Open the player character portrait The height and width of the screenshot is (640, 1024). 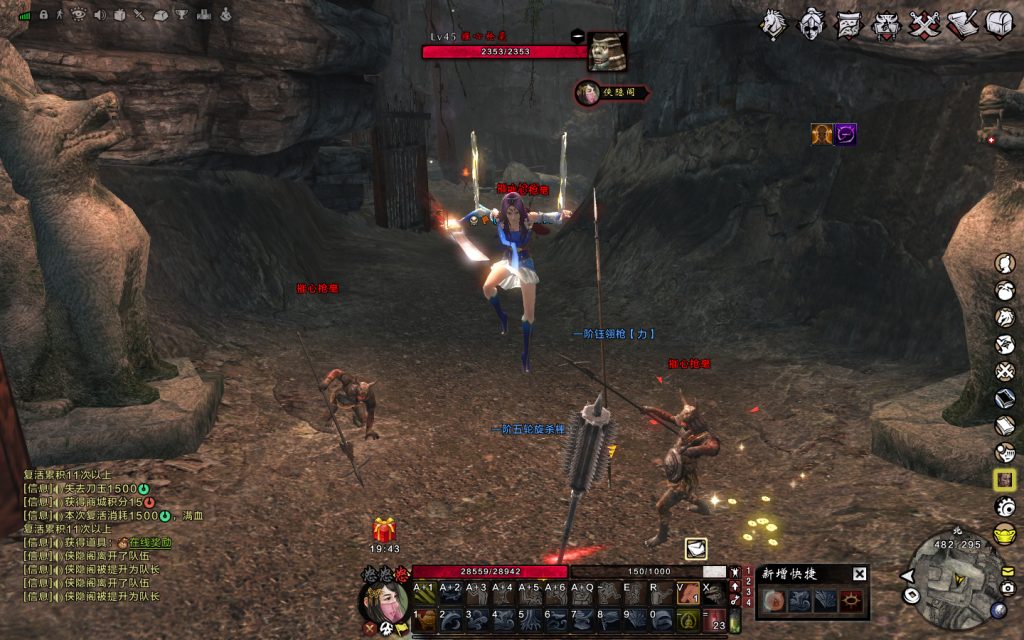tap(384, 599)
